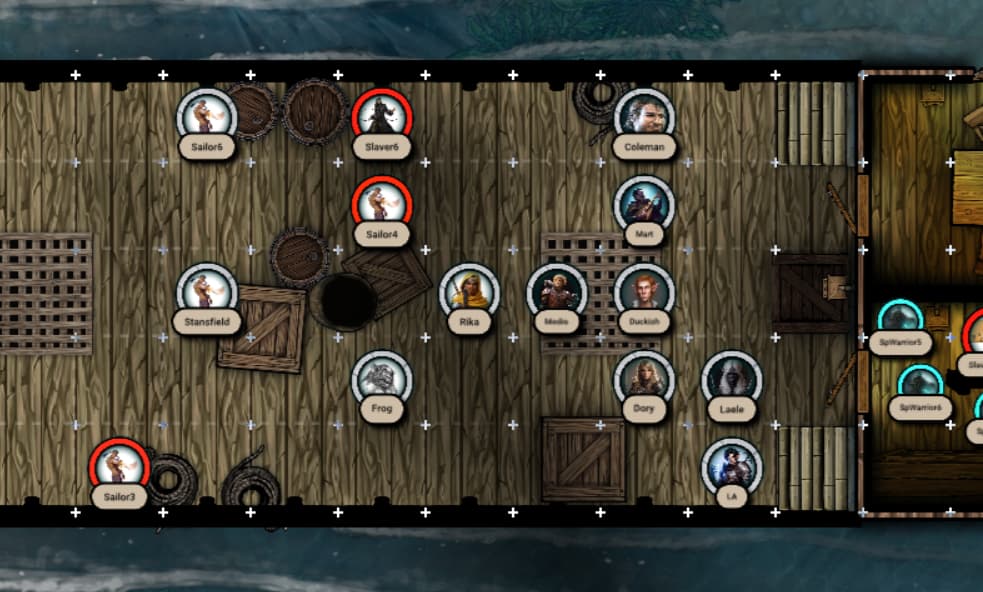
Task: Select Rika's yellow-hooded token
Action: coord(469,292)
